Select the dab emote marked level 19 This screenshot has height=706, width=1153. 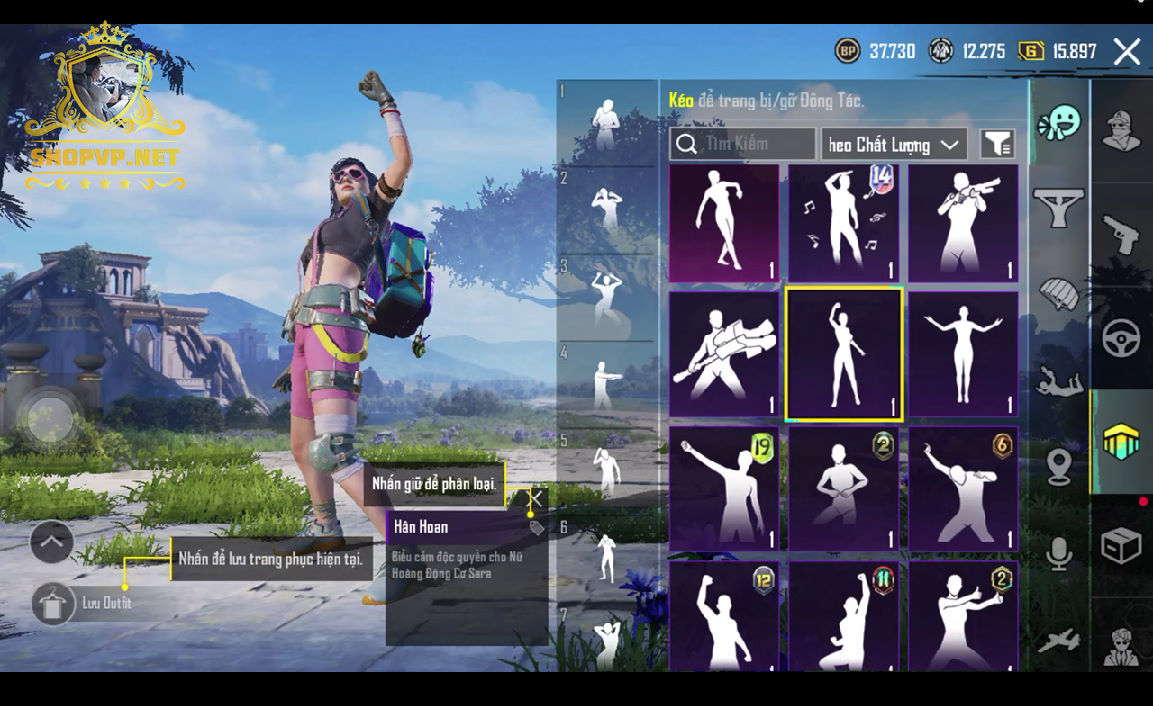(723, 489)
